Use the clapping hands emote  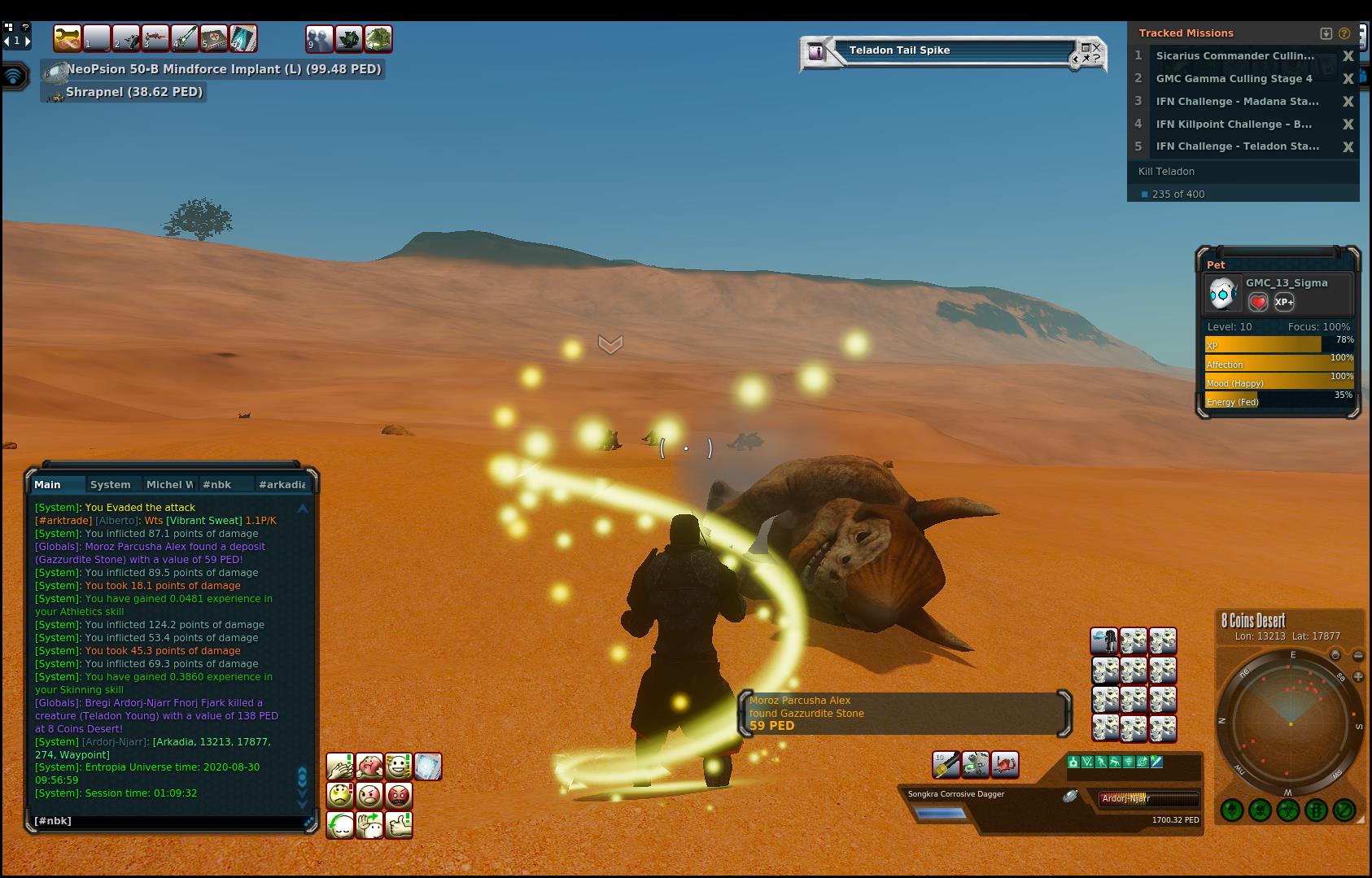(339, 767)
